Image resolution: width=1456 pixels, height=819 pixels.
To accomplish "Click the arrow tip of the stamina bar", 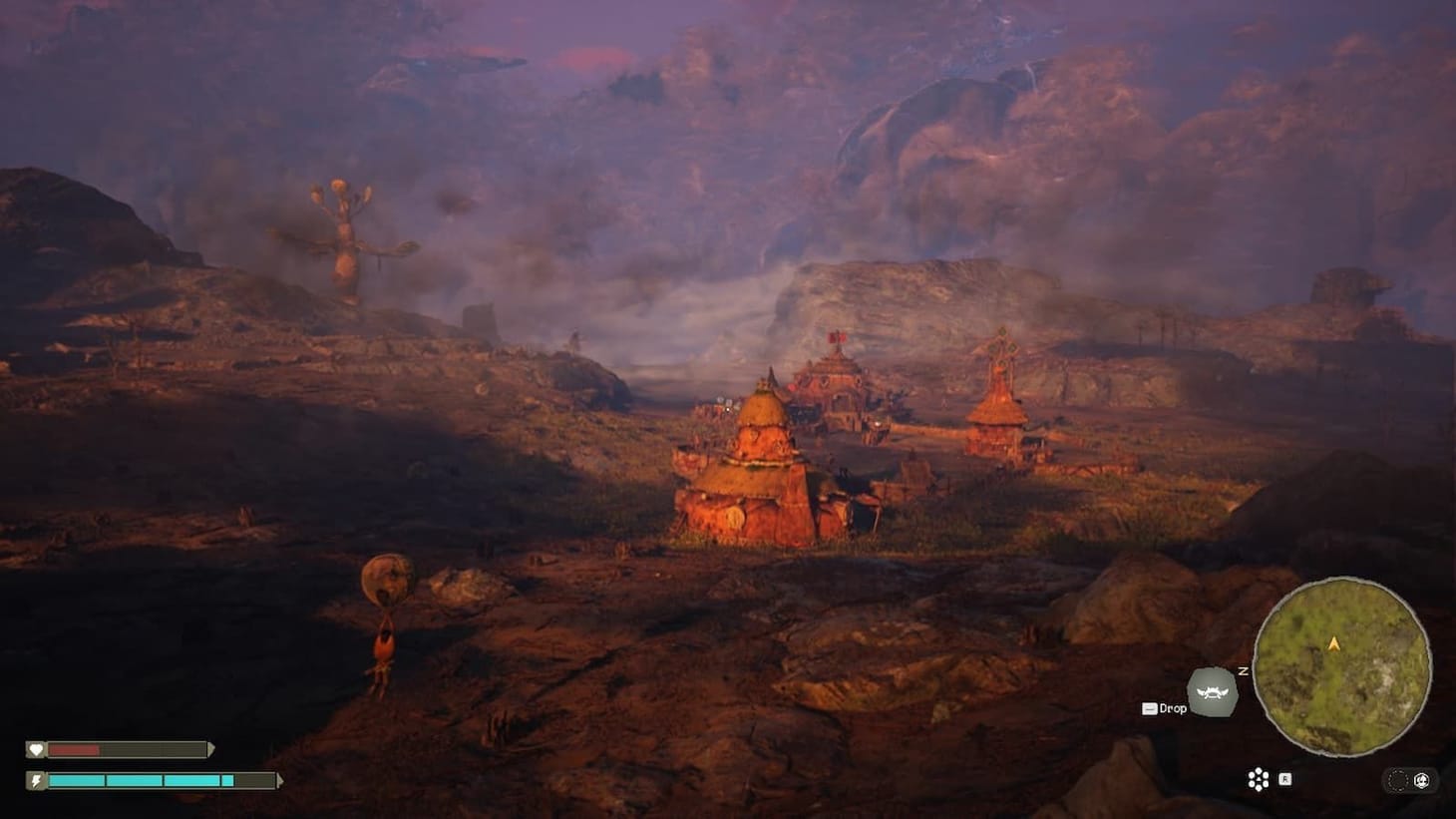I will 281,781.
